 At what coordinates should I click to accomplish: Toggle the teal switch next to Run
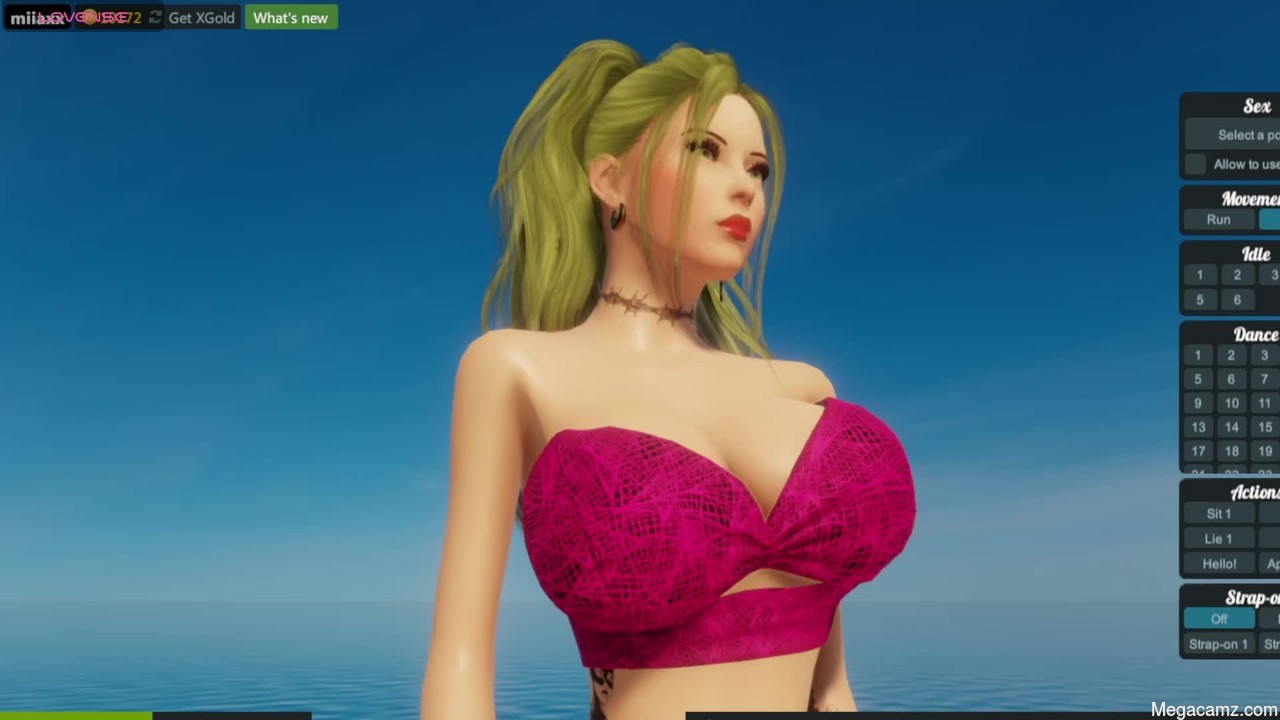point(1268,220)
